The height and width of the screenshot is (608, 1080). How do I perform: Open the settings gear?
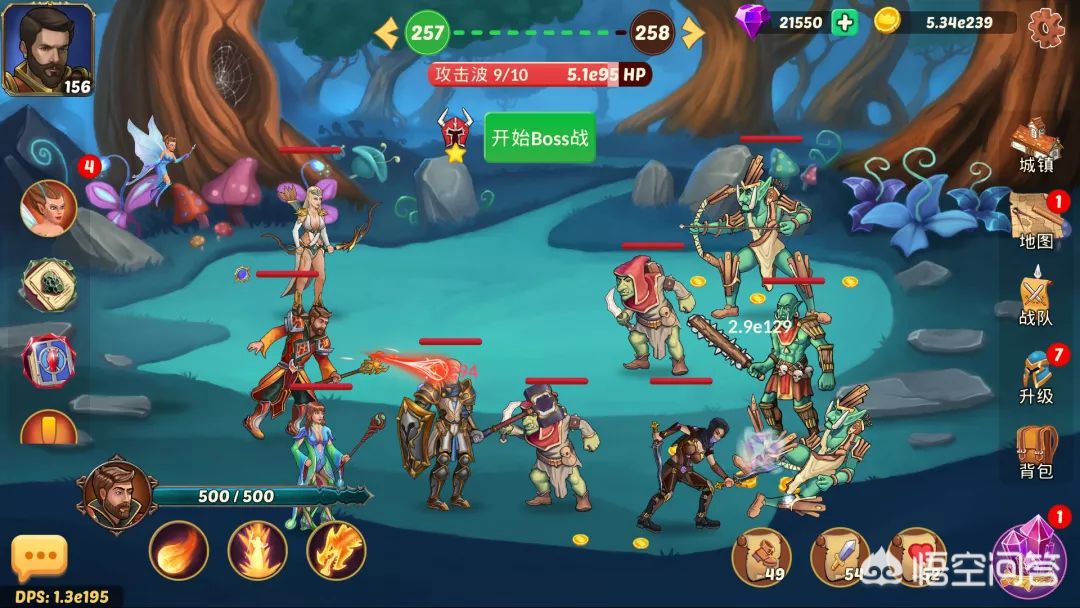click(x=1047, y=24)
